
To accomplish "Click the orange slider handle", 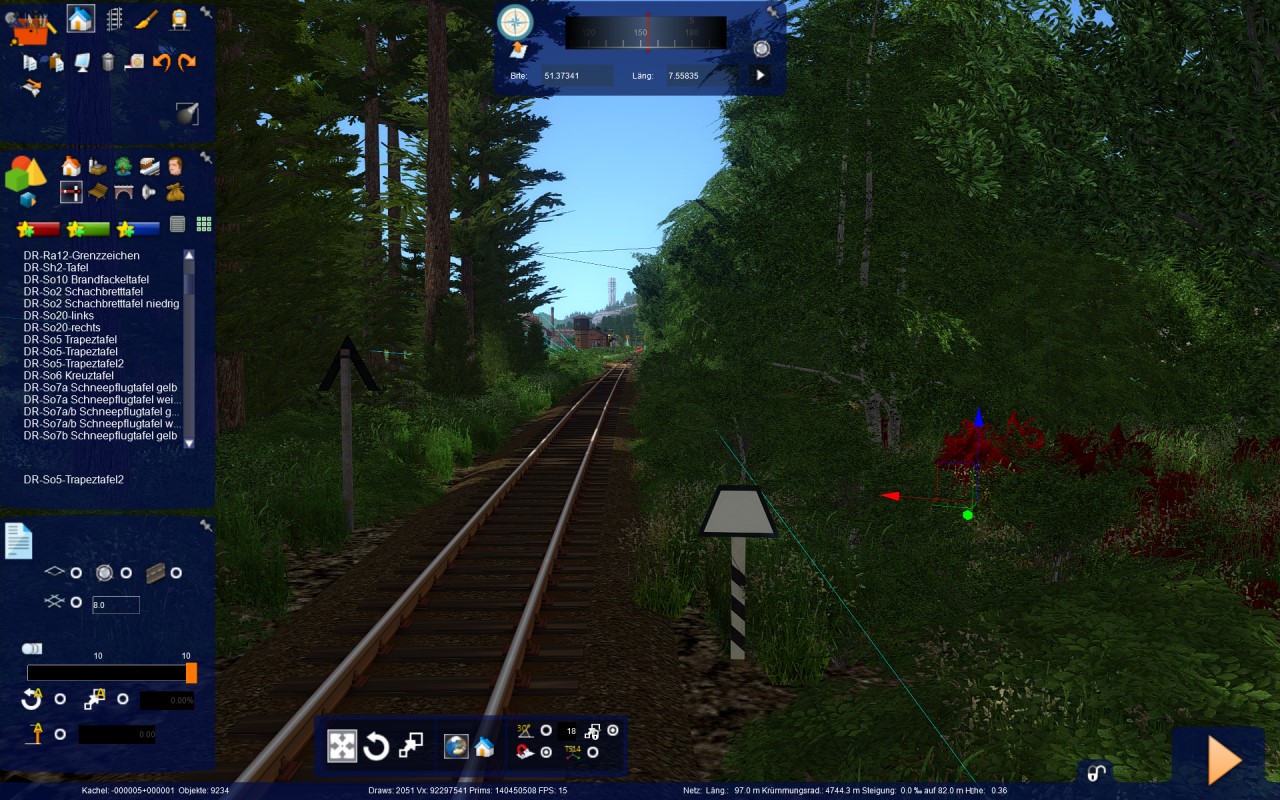I will [x=191, y=672].
